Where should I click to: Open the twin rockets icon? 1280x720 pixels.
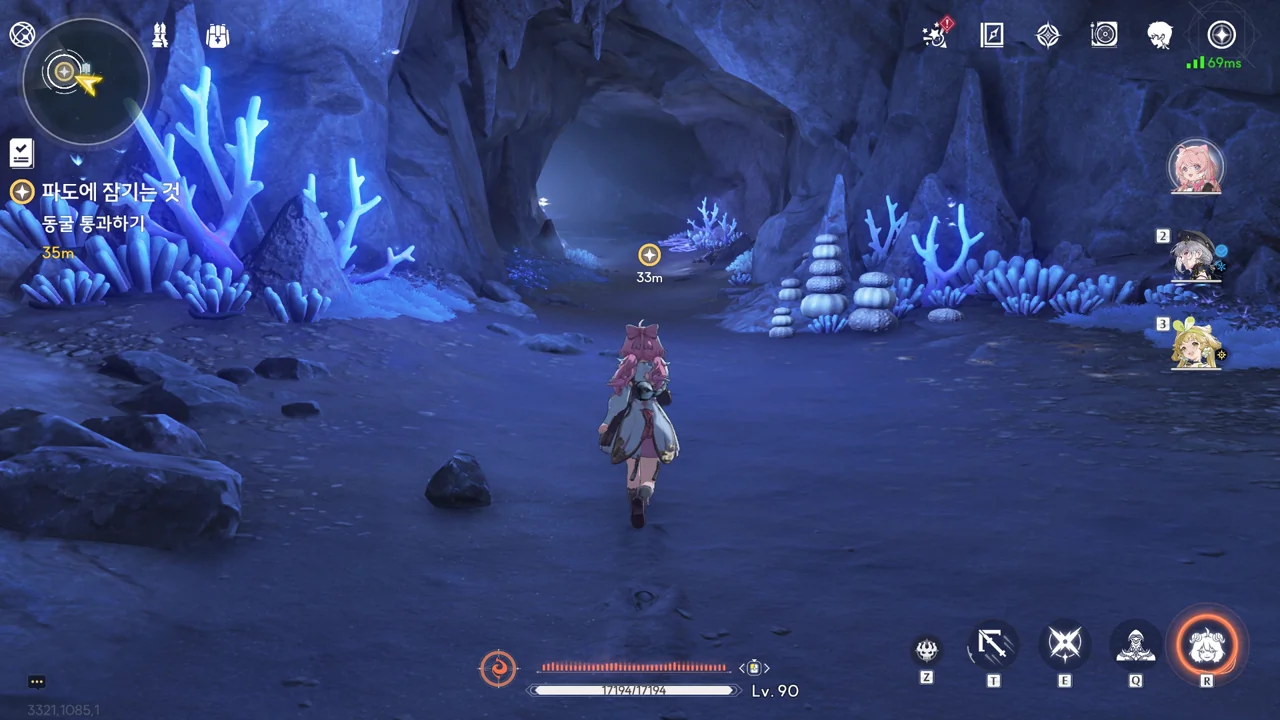tap(160, 36)
